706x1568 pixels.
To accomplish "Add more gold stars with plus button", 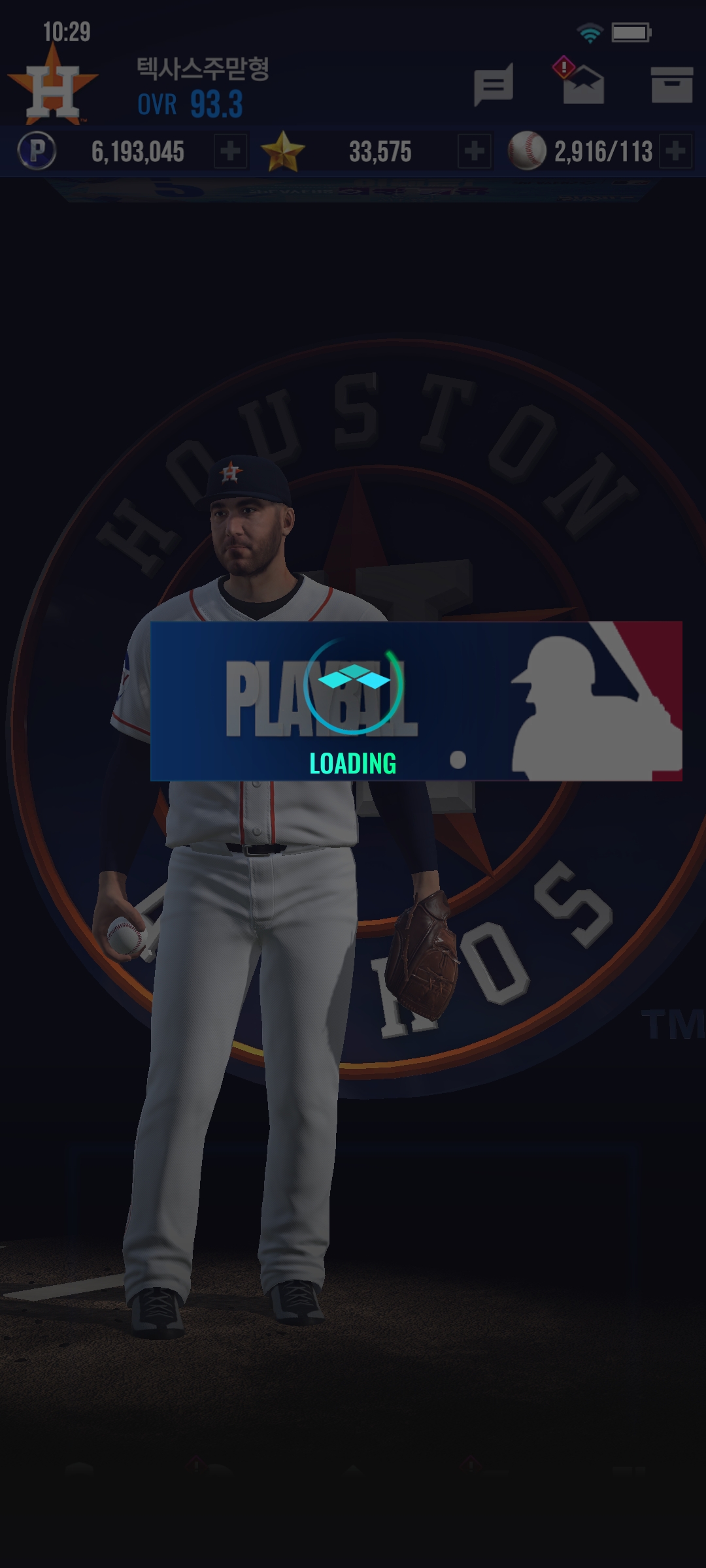I will [474, 152].
